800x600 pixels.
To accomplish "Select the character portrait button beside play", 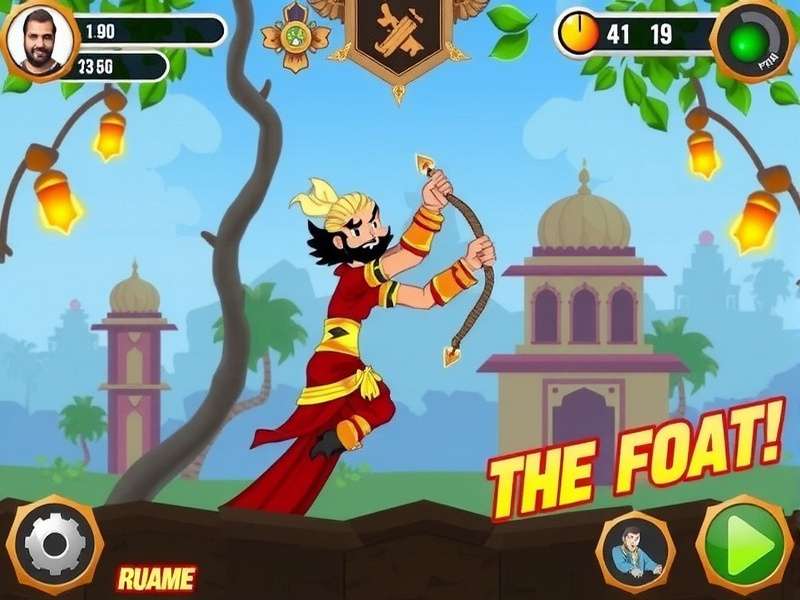I will pos(635,553).
